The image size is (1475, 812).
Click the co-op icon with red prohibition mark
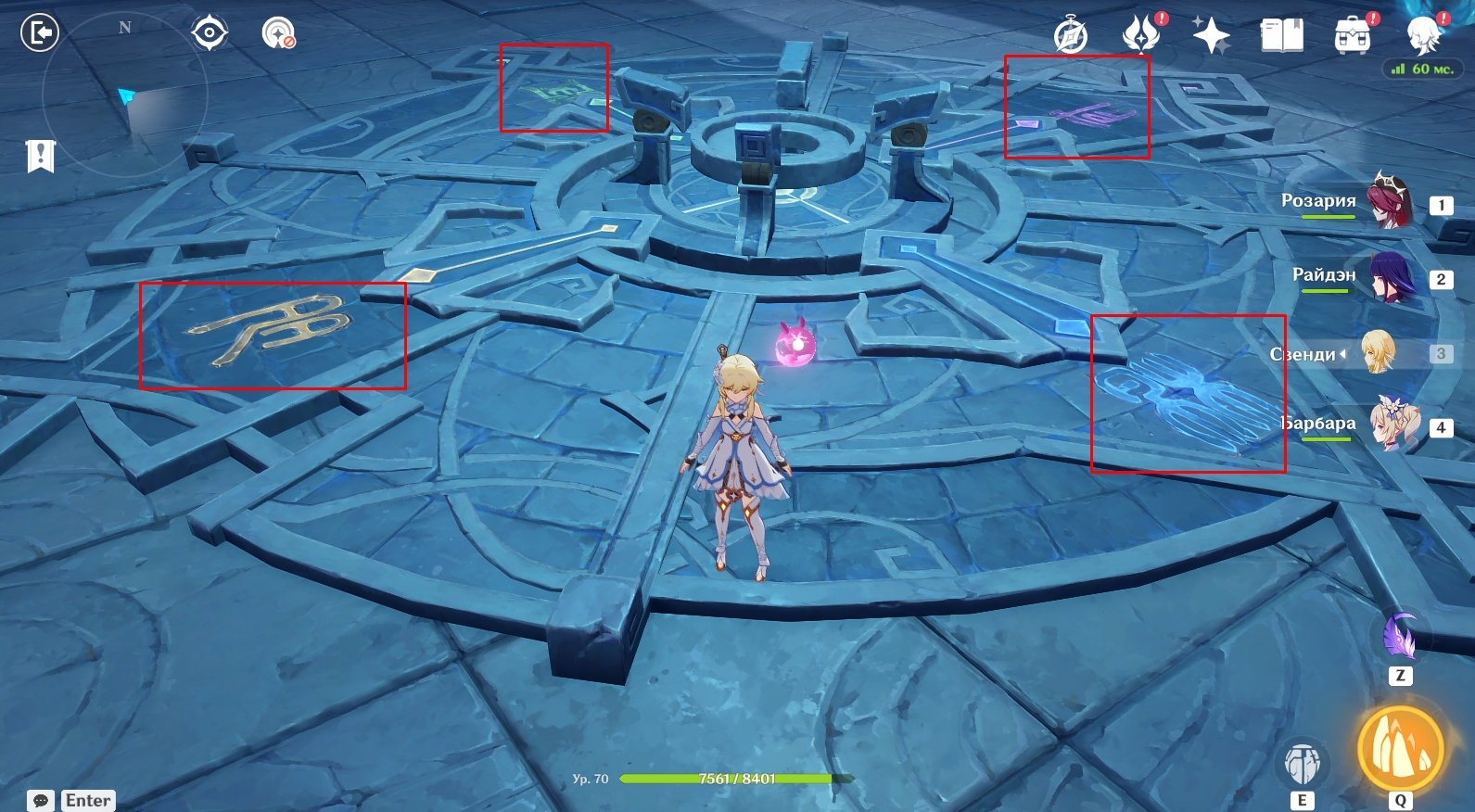(278, 33)
